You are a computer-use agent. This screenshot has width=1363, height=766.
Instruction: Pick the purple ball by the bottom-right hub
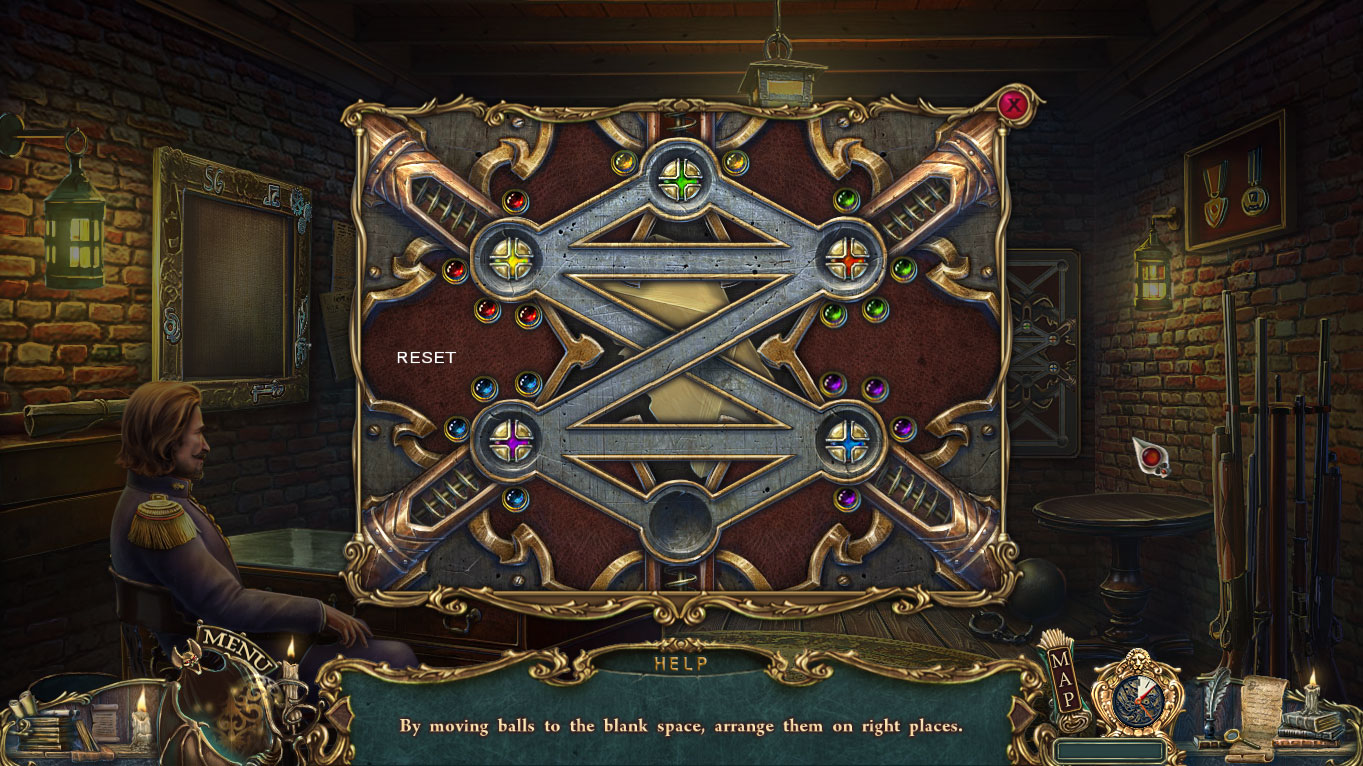pos(903,428)
